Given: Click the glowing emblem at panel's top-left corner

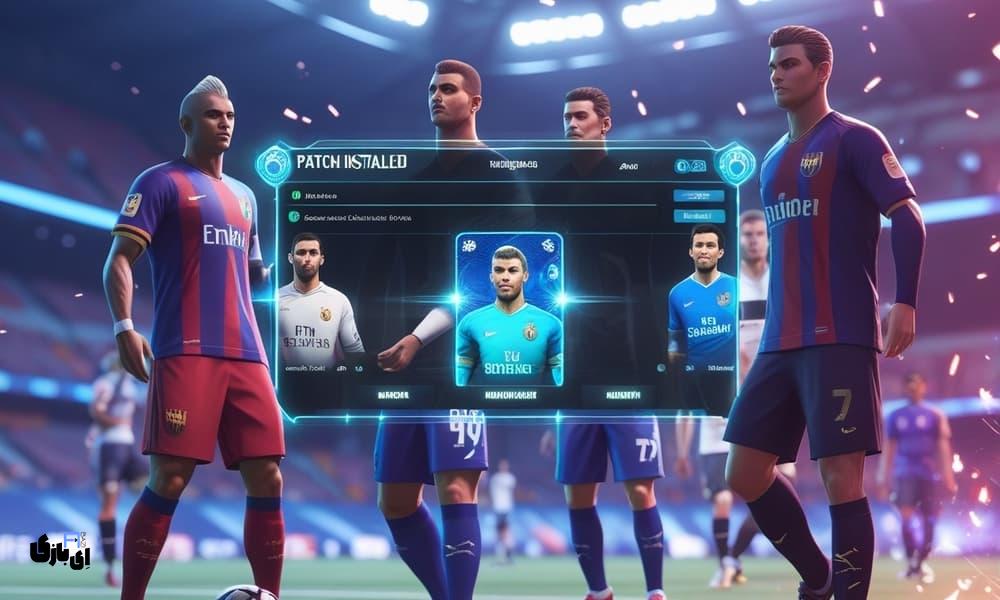Looking at the screenshot, I should (273, 164).
